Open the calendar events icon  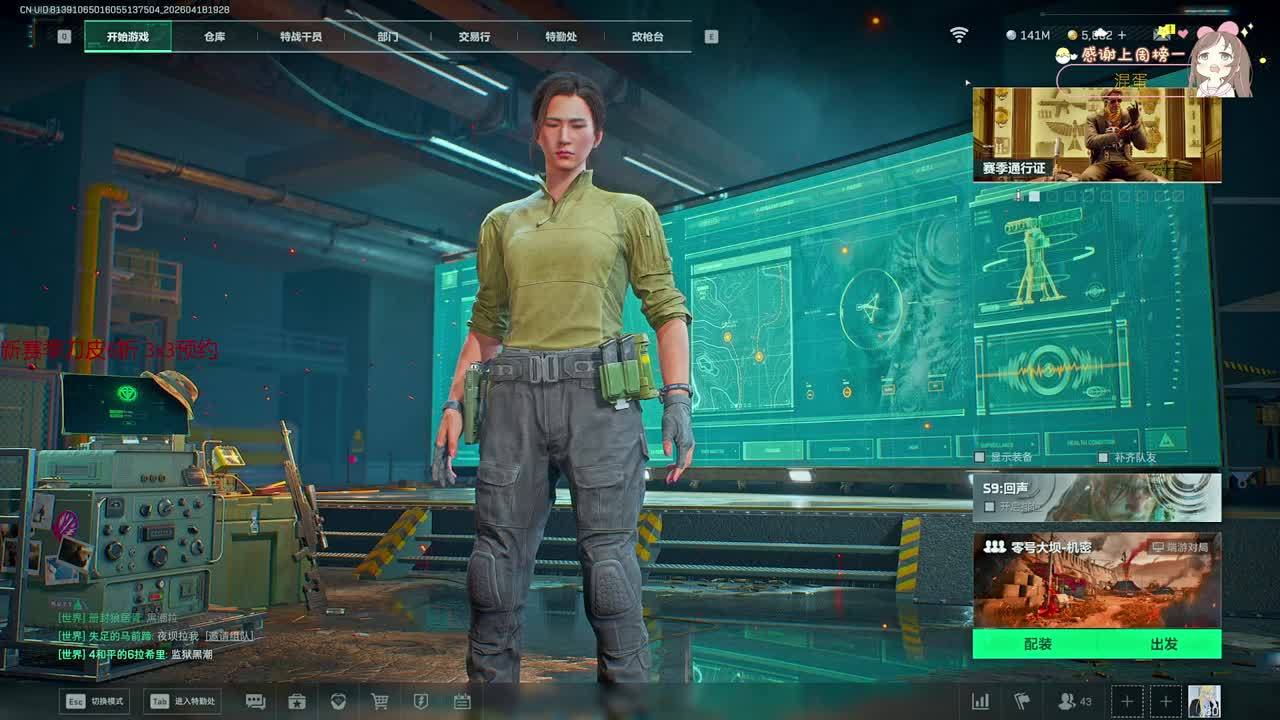coord(462,701)
